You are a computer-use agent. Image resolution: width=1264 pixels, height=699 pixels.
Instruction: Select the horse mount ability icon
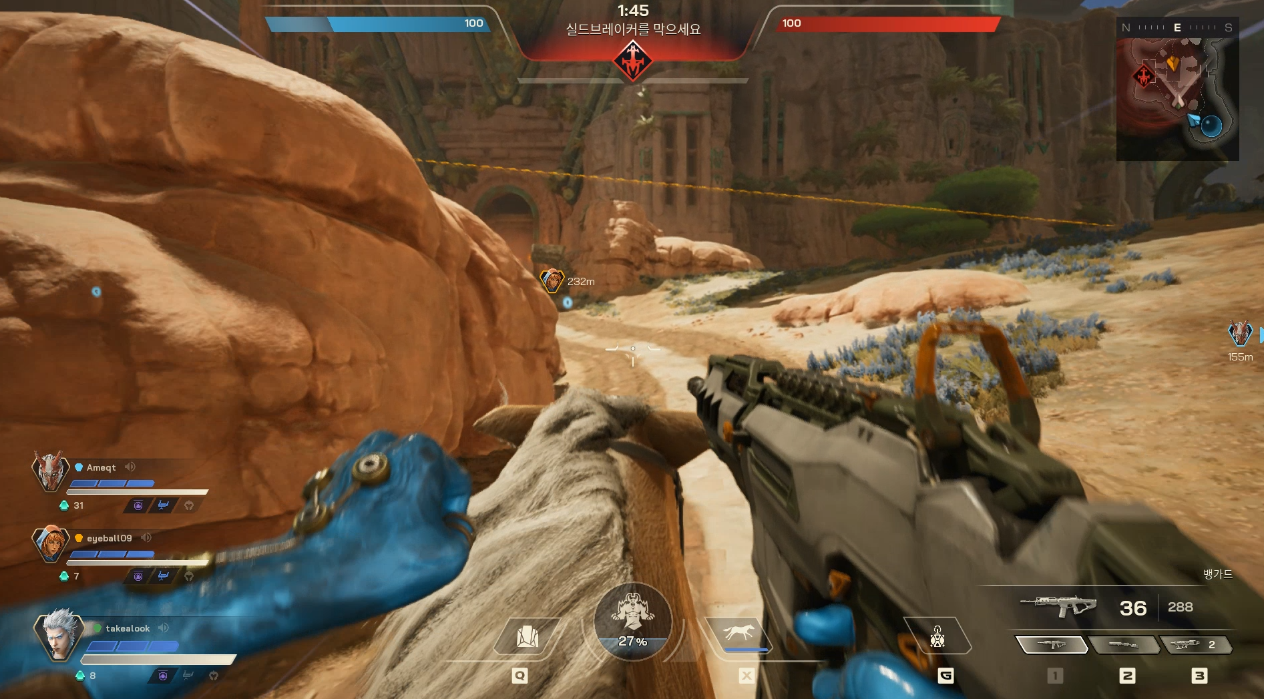737,635
